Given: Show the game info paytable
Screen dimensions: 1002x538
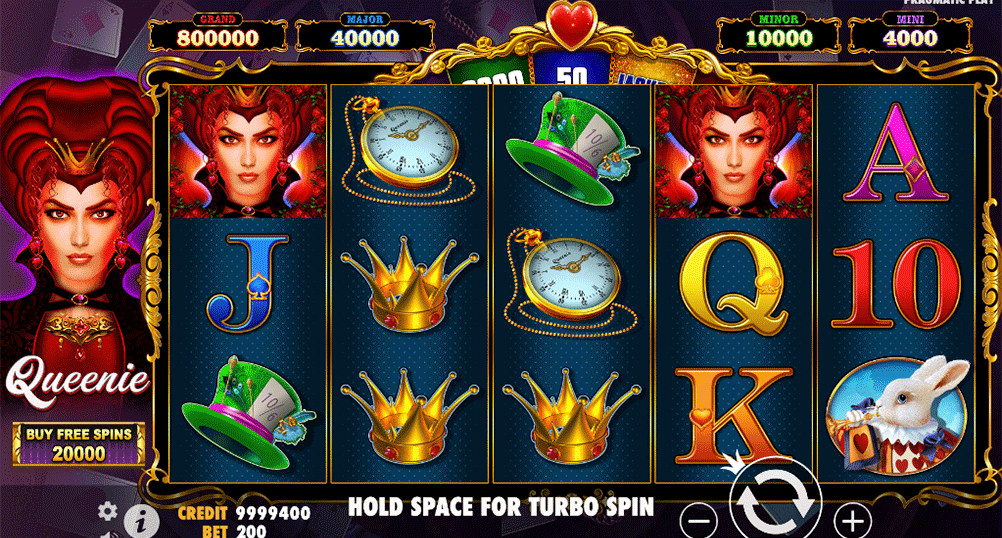Looking at the screenshot, I should [x=142, y=520].
